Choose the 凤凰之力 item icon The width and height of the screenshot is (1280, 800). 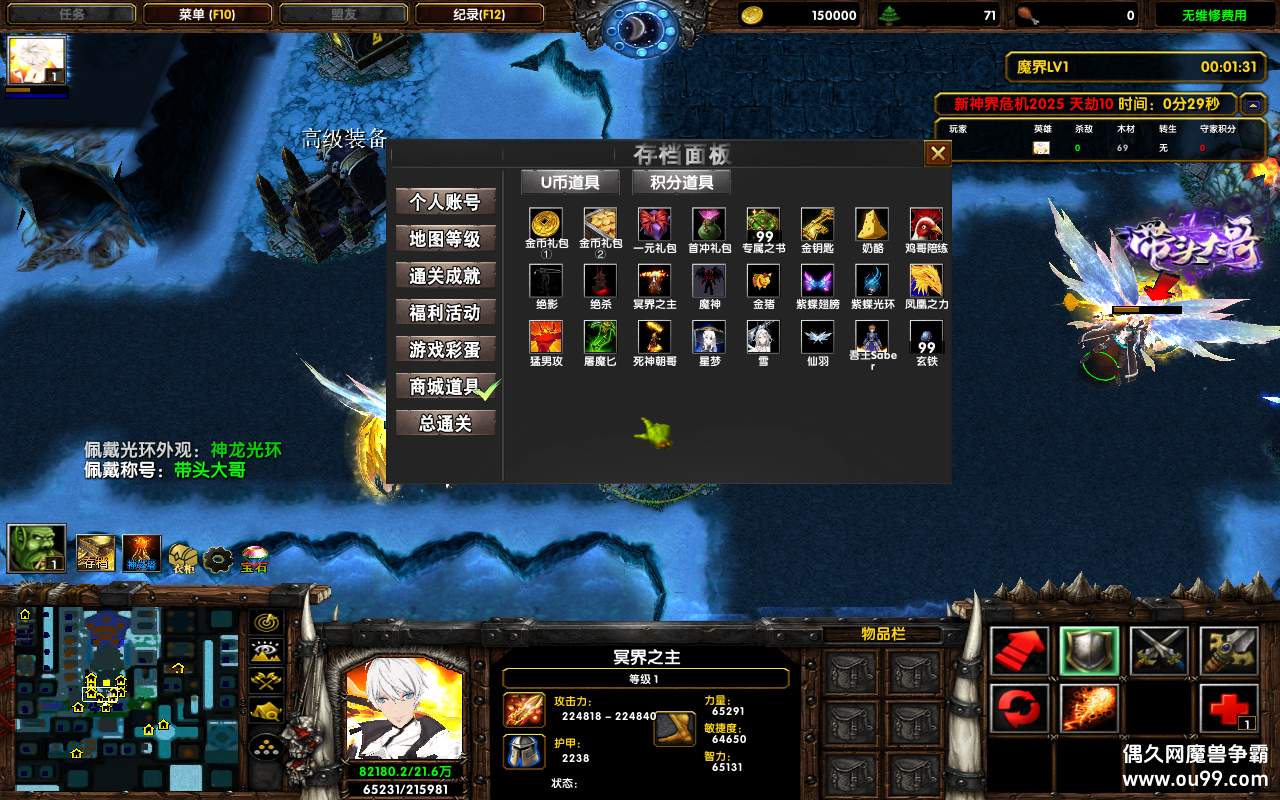coord(926,281)
